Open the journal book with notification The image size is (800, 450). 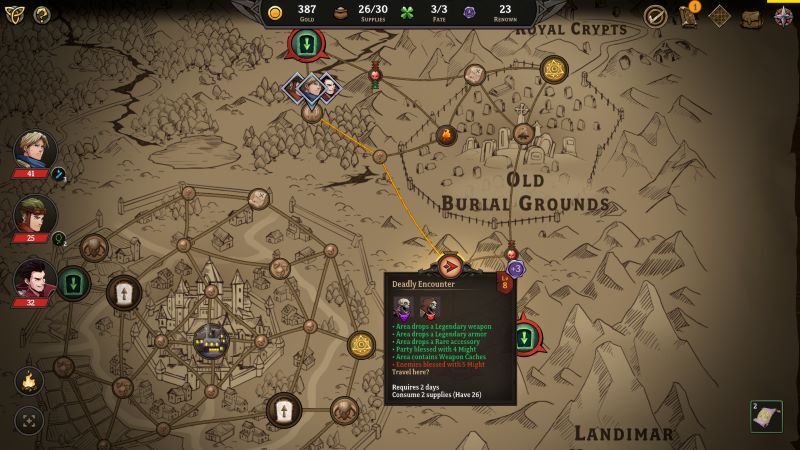[x=688, y=16]
